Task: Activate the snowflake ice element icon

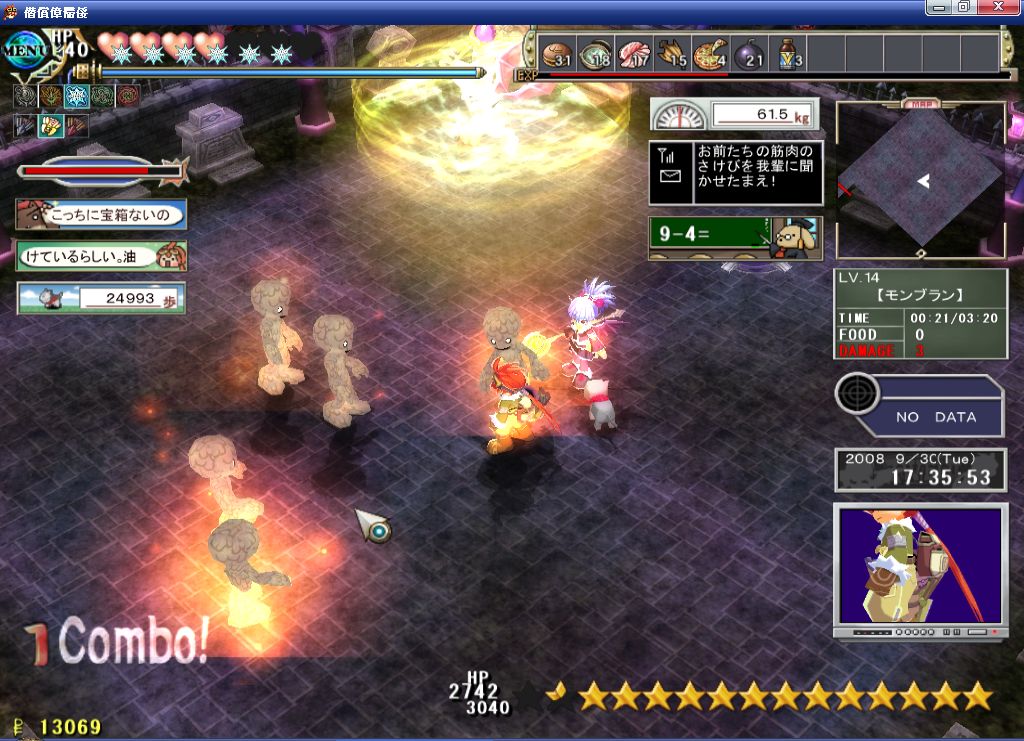Action: coord(76,97)
